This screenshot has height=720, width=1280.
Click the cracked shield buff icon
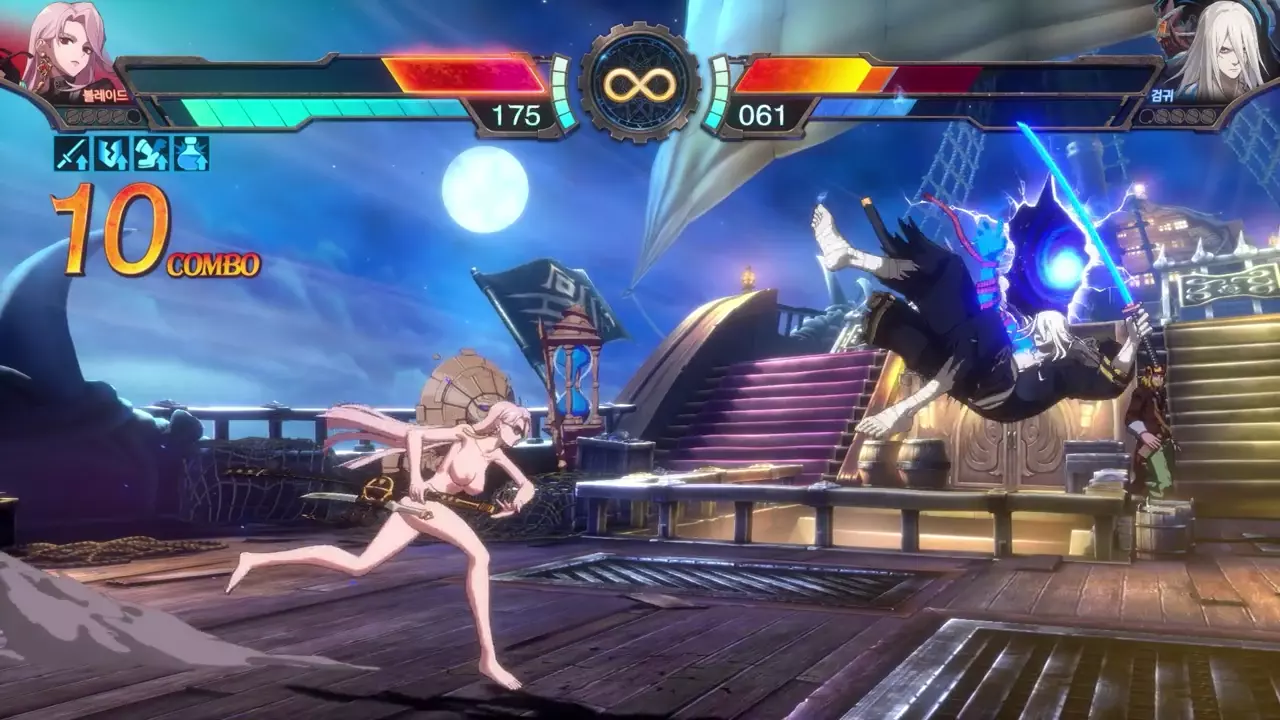[111, 153]
